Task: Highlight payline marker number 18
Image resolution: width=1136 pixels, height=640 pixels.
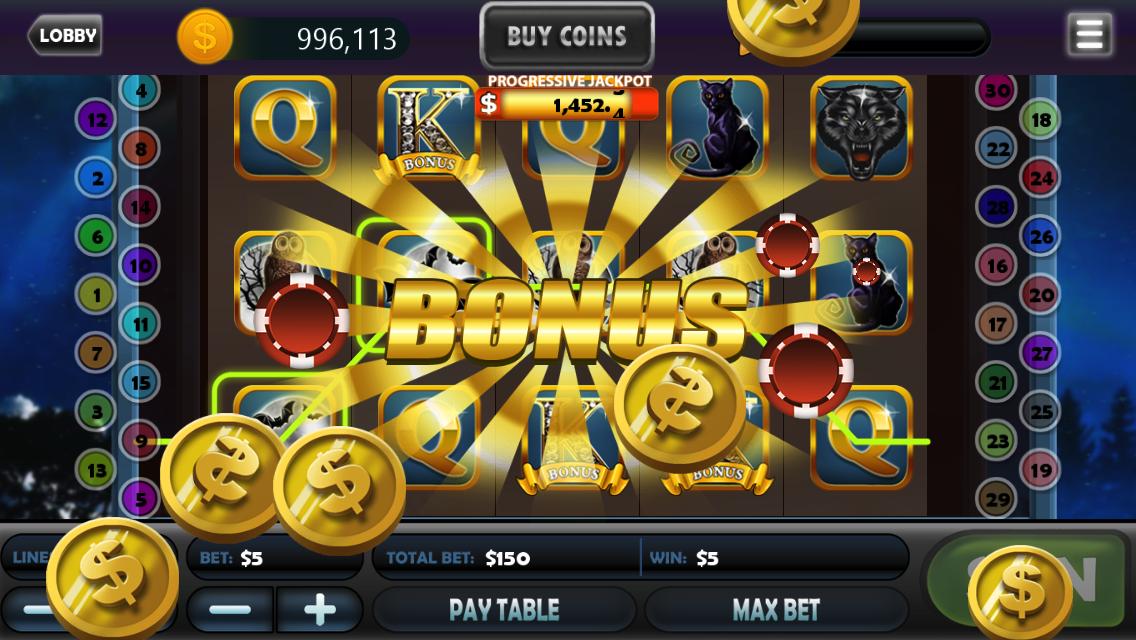Action: 1041,121
